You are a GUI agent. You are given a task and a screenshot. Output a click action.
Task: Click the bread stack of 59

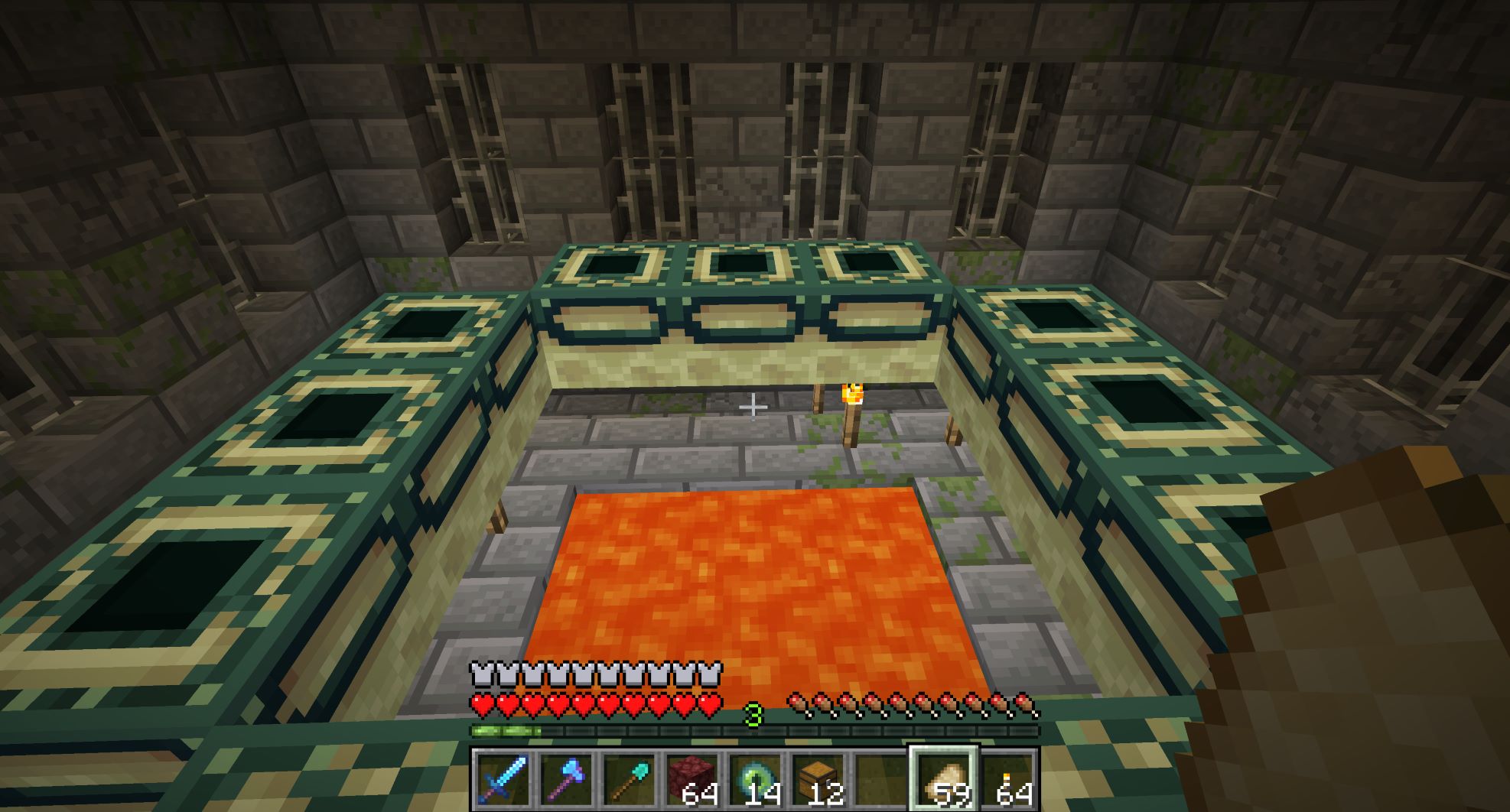943,780
